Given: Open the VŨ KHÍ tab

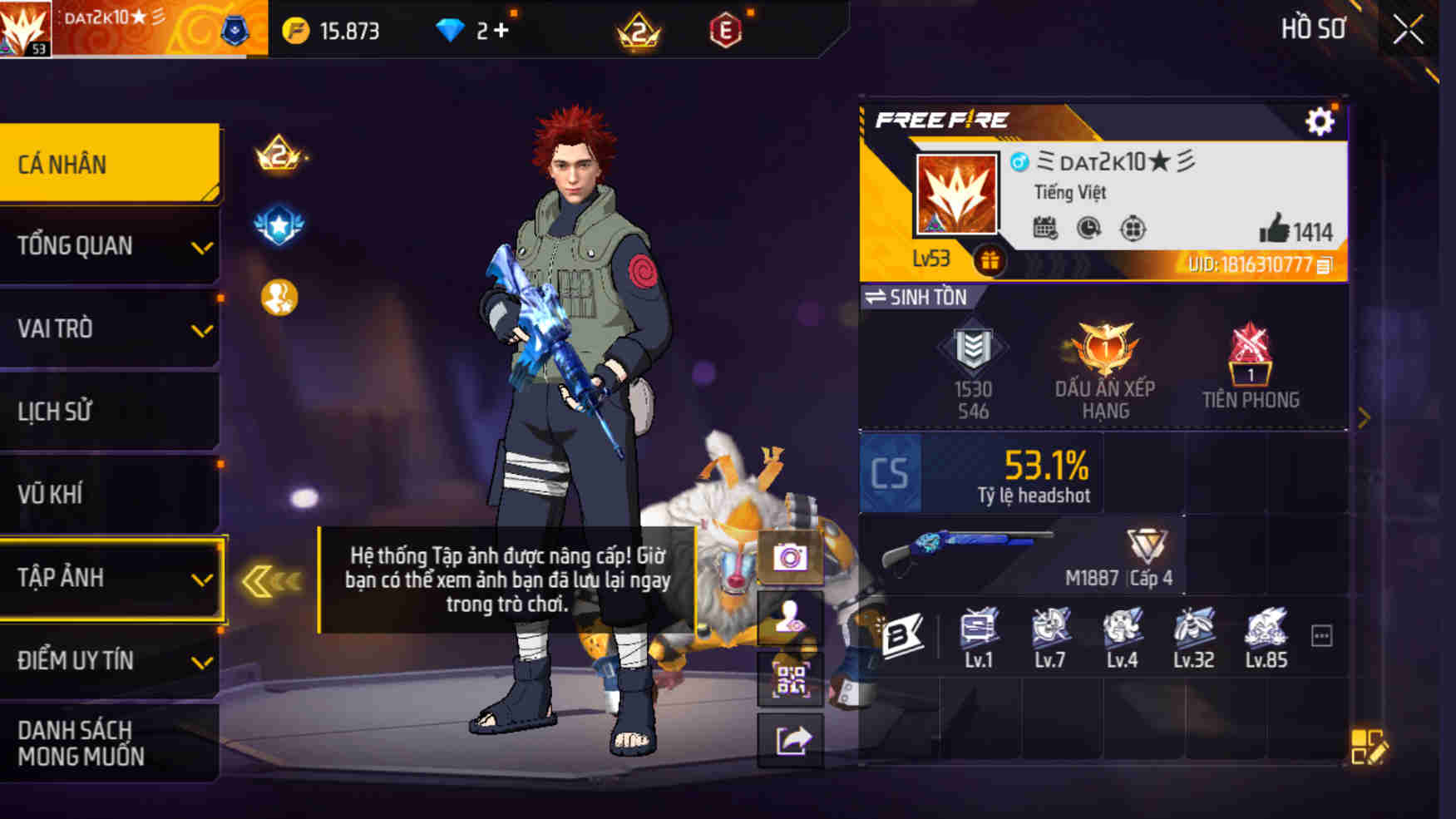Looking at the screenshot, I should pos(108,494).
